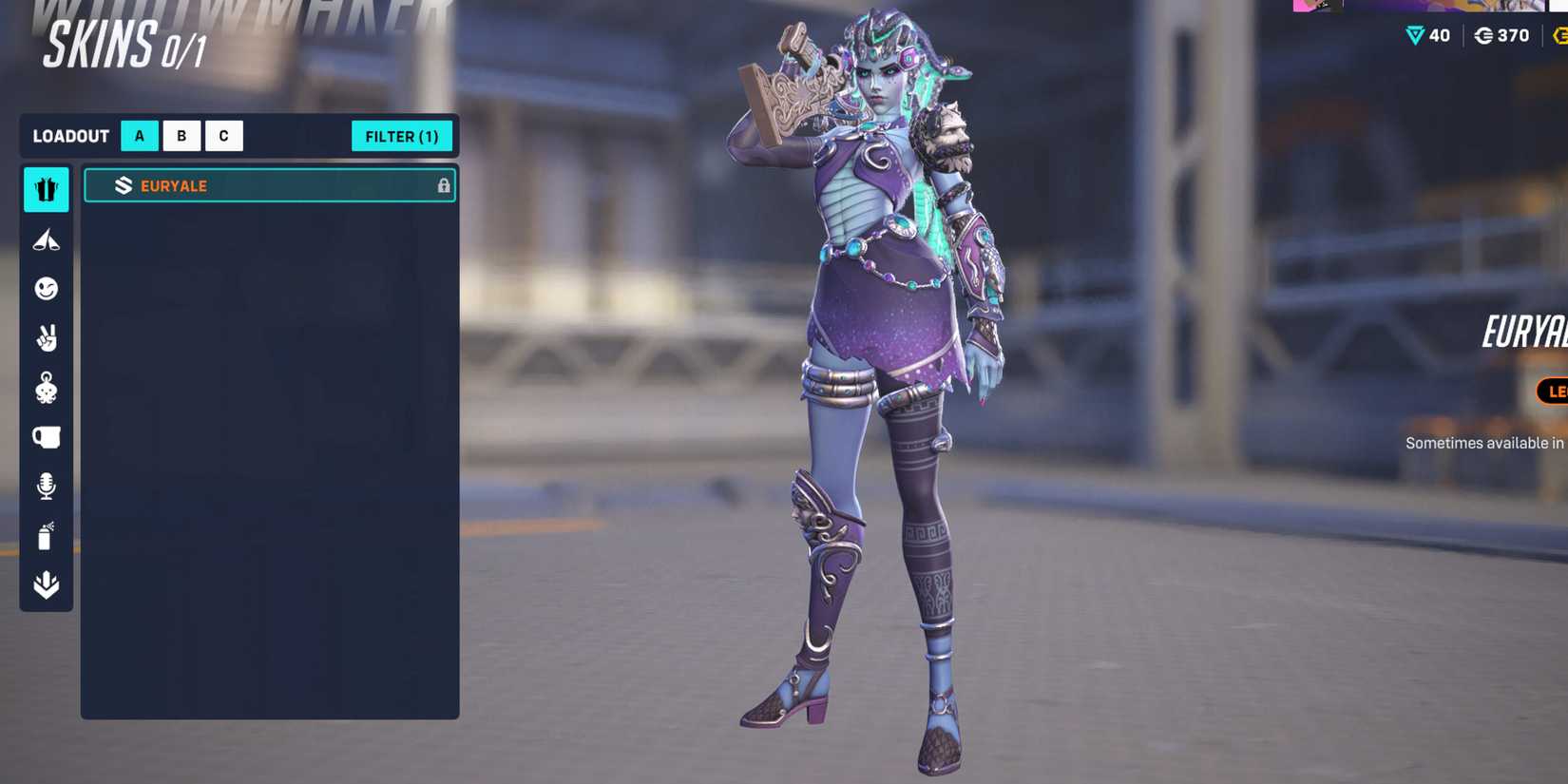Open the Voice Lines microphone icon
Image resolution: width=1568 pixels, height=784 pixels.
[x=45, y=486]
